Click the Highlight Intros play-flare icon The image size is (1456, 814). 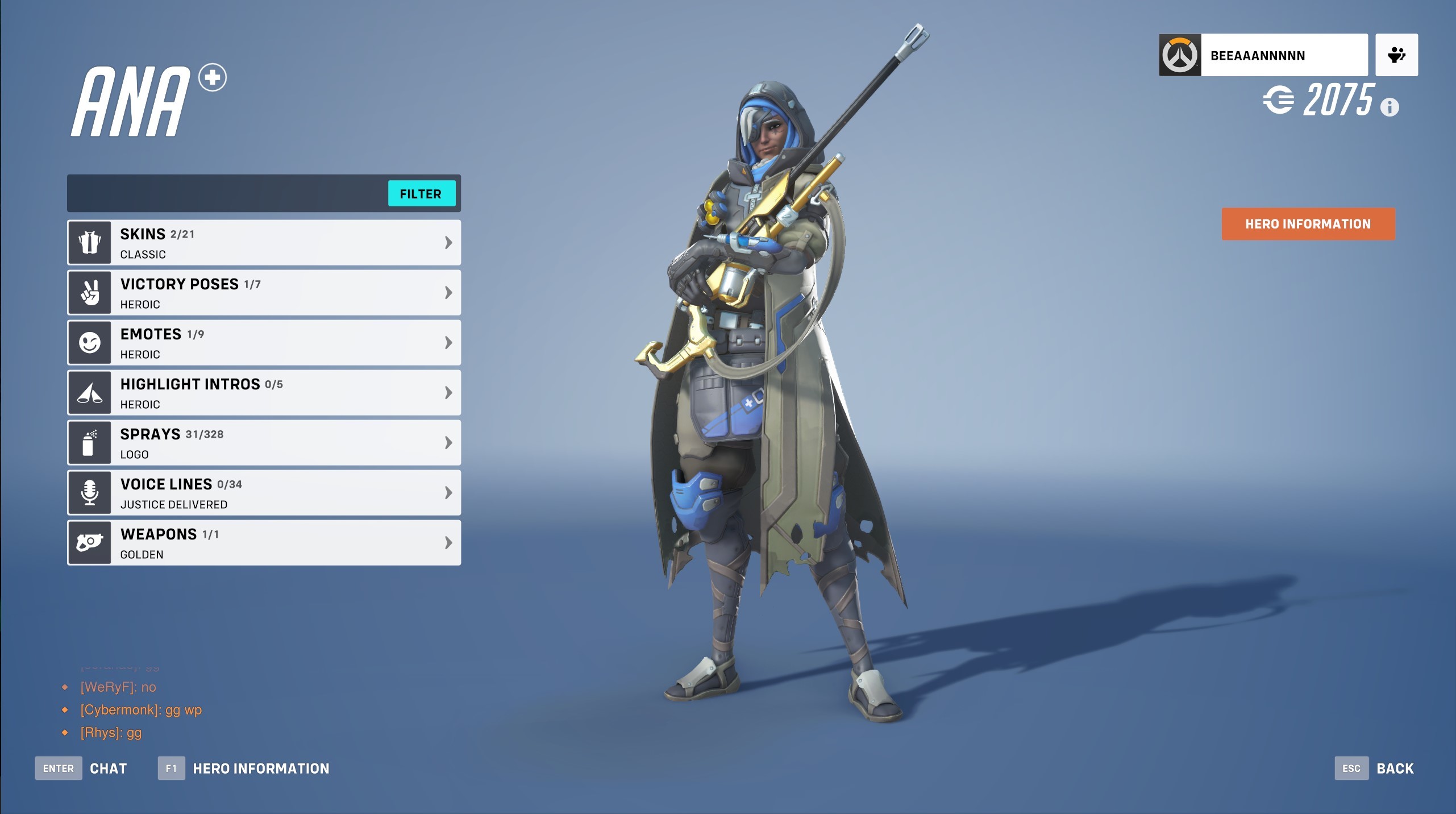pos(90,393)
